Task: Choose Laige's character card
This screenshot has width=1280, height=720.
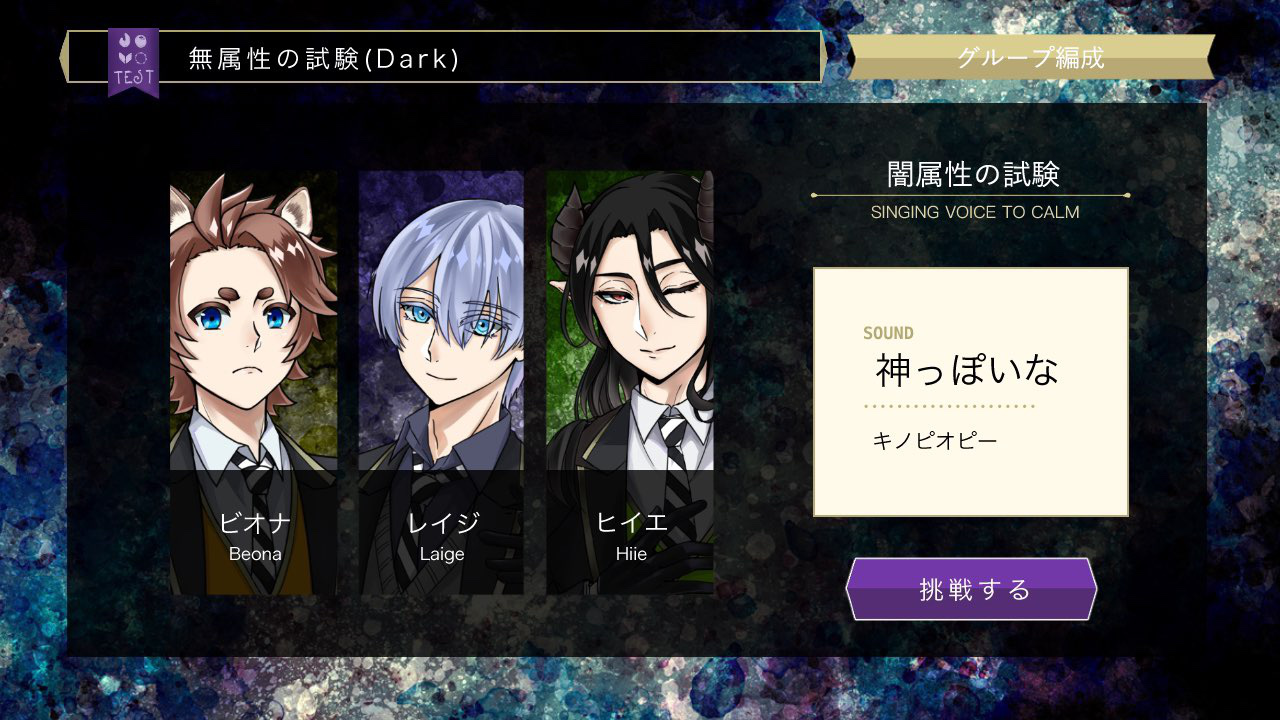Action: (441, 382)
